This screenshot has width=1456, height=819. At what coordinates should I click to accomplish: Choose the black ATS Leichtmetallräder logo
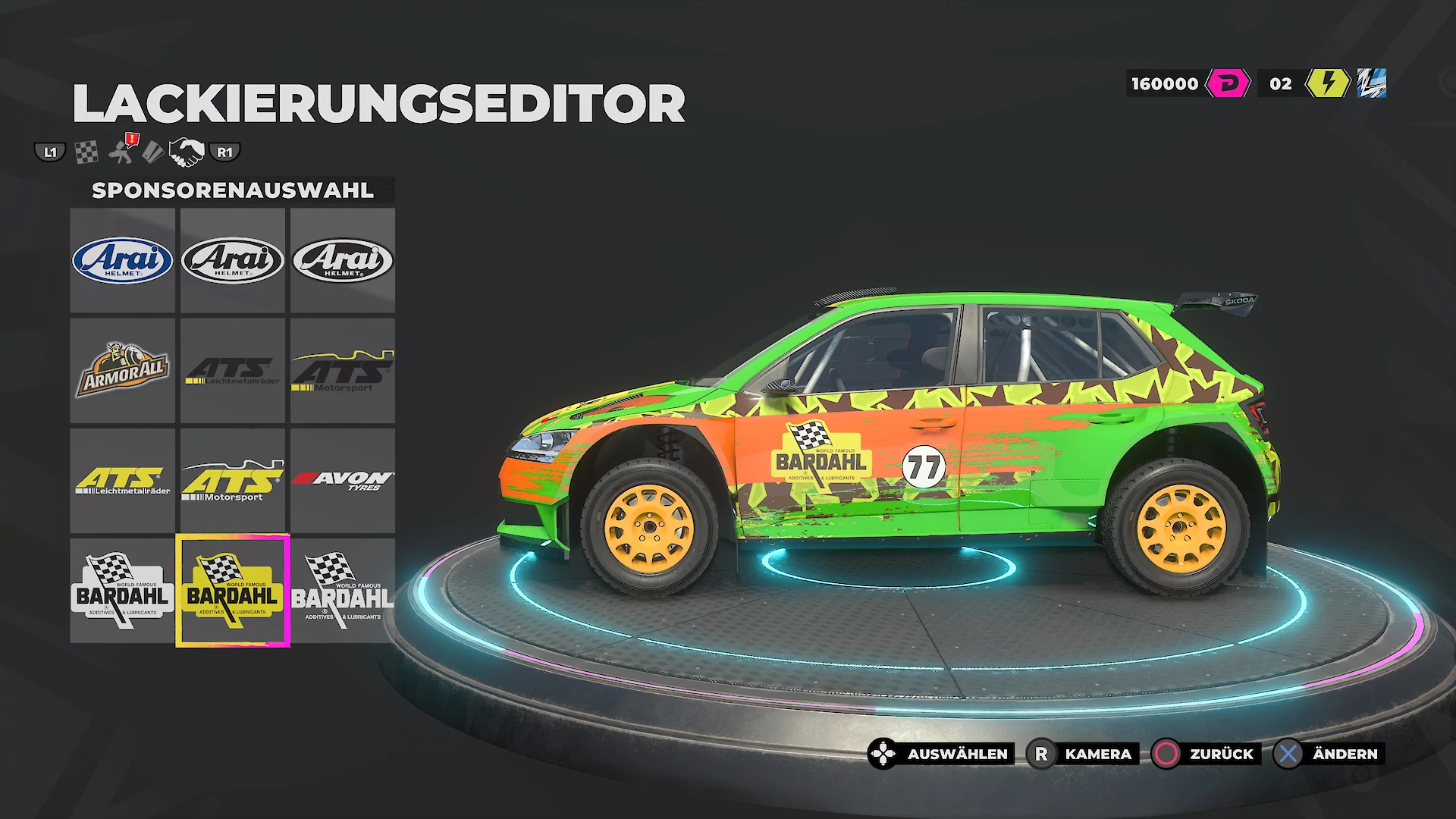[x=232, y=370]
